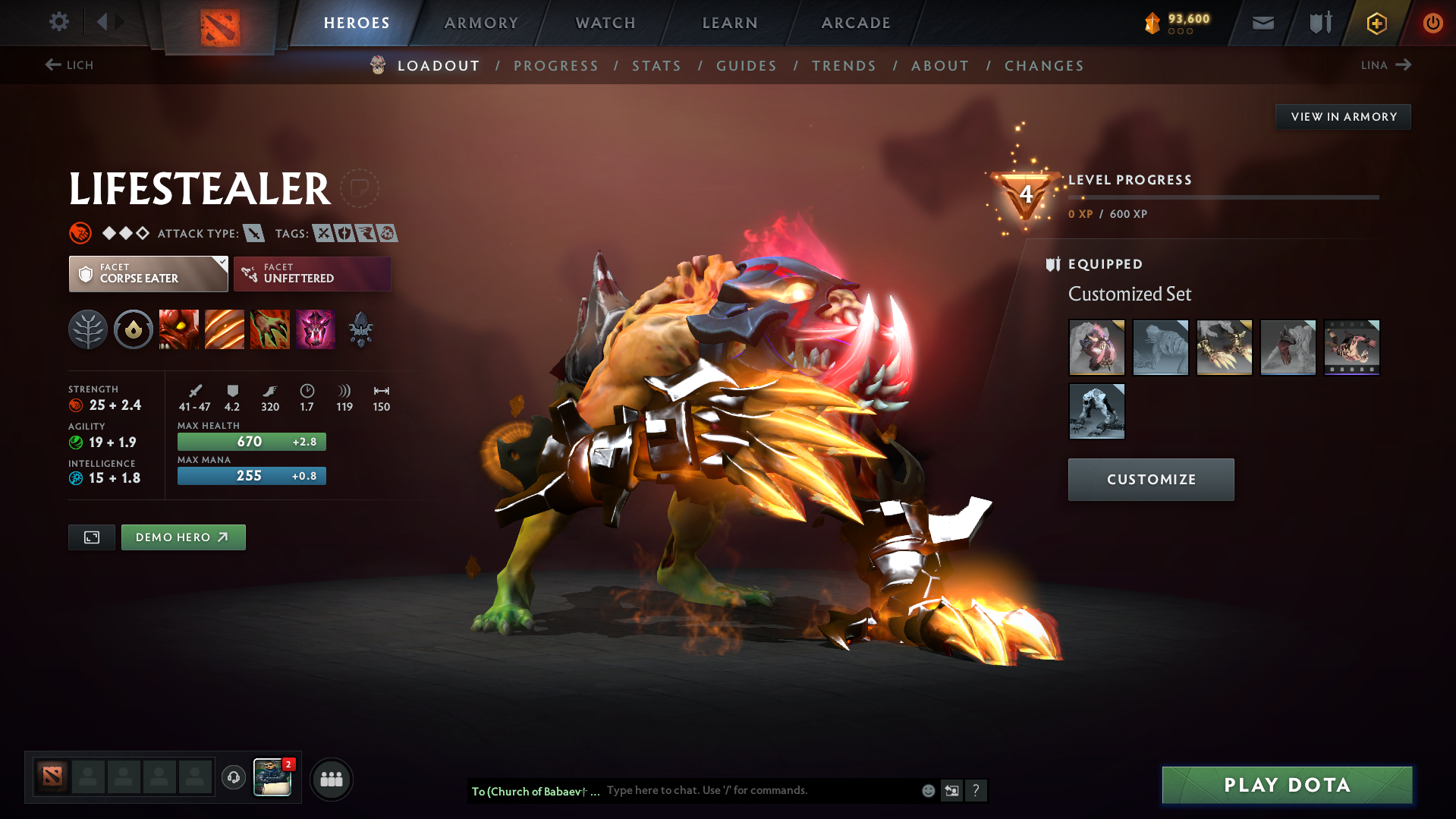
Task: Open your mail inbox envelope icon
Action: point(1262,23)
